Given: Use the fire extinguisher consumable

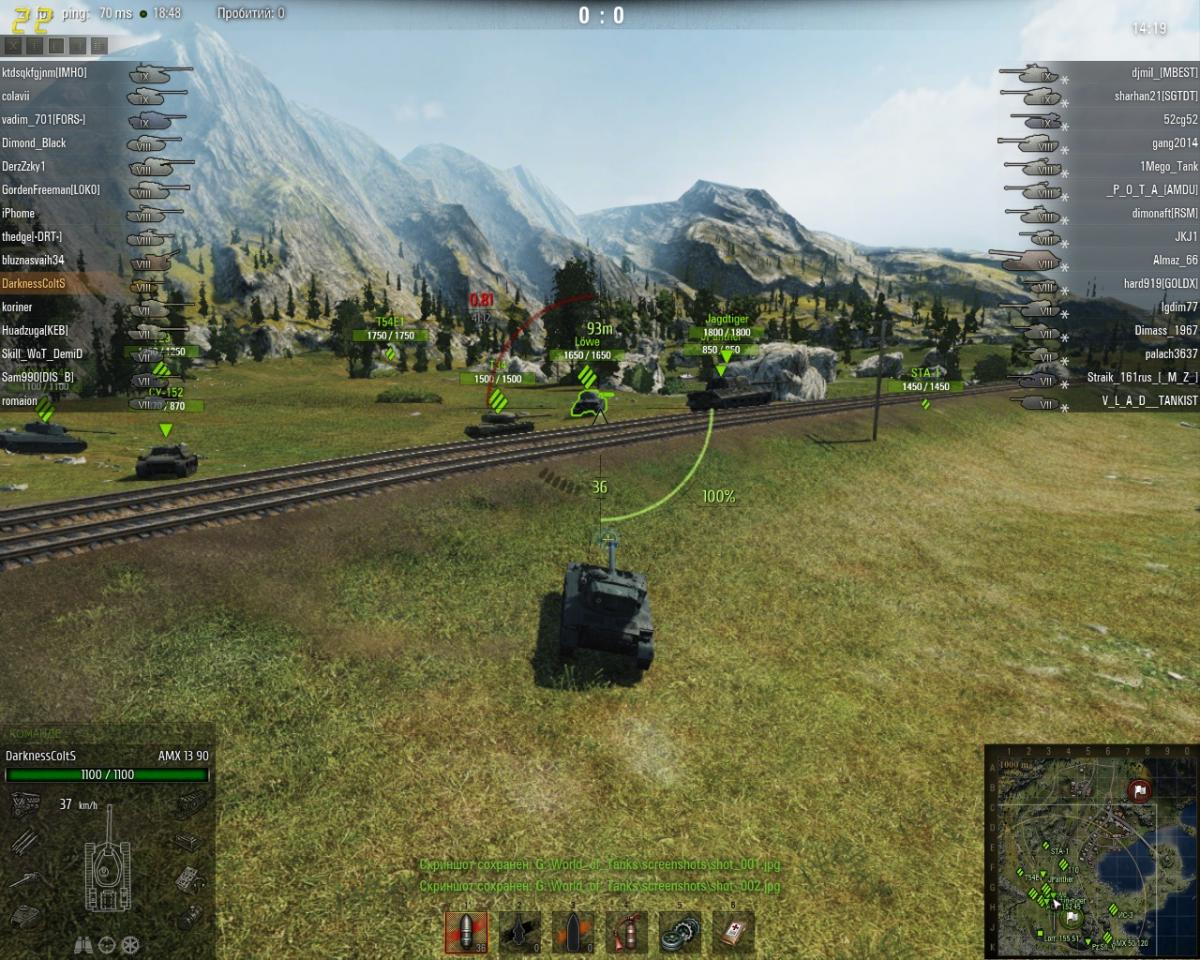Looking at the screenshot, I should pos(627,931).
